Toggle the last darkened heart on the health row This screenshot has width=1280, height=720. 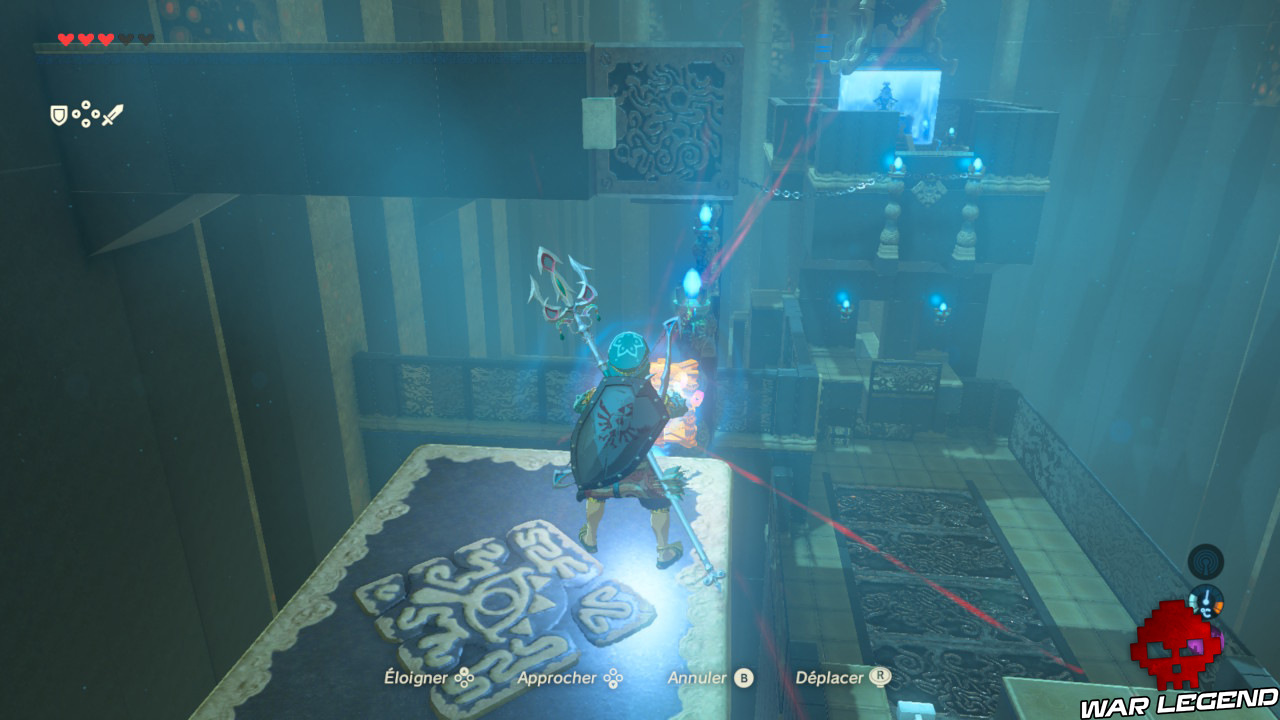(145, 37)
